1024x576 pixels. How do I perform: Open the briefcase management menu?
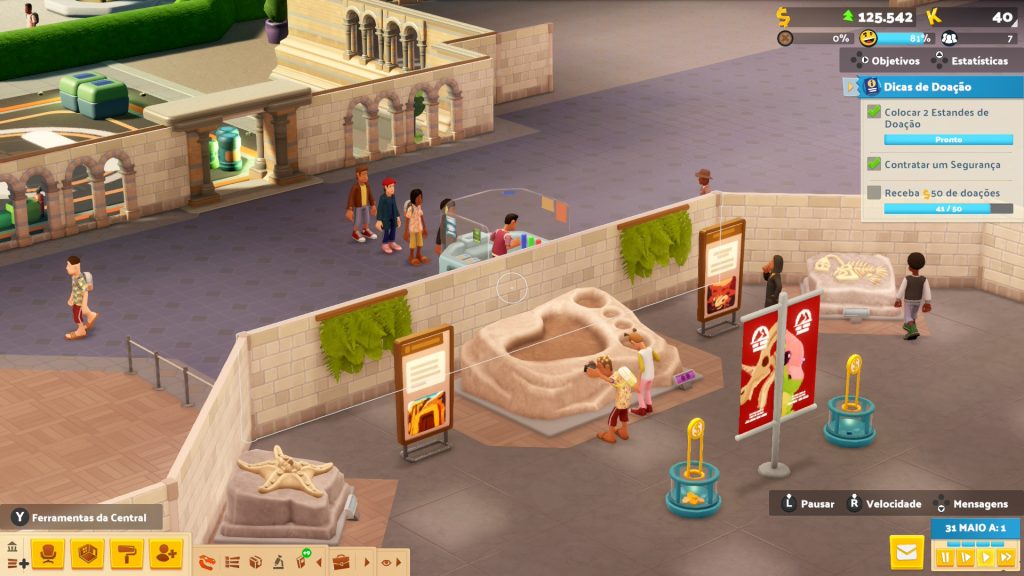[341, 562]
